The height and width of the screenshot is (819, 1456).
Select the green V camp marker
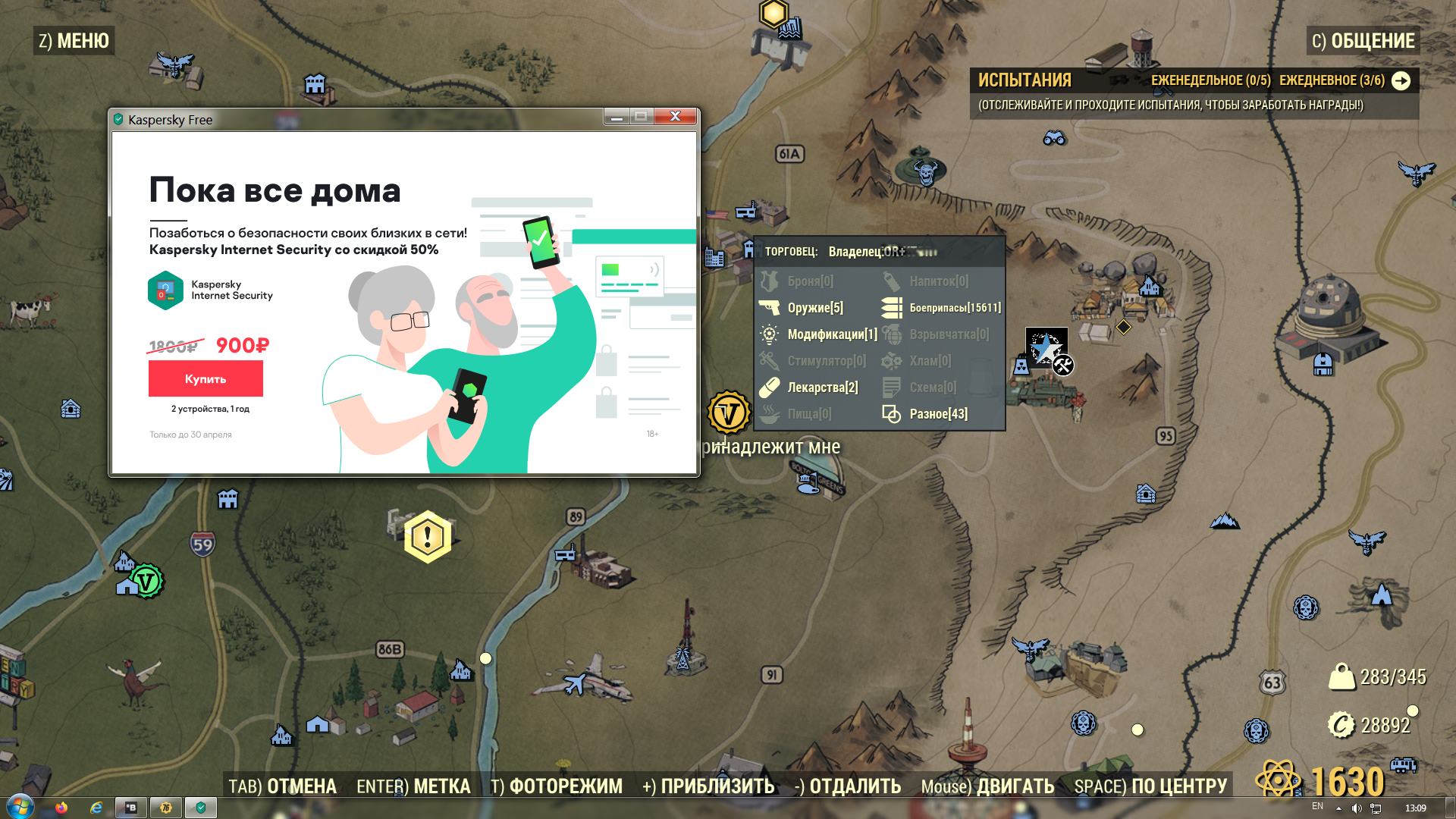click(146, 582)
